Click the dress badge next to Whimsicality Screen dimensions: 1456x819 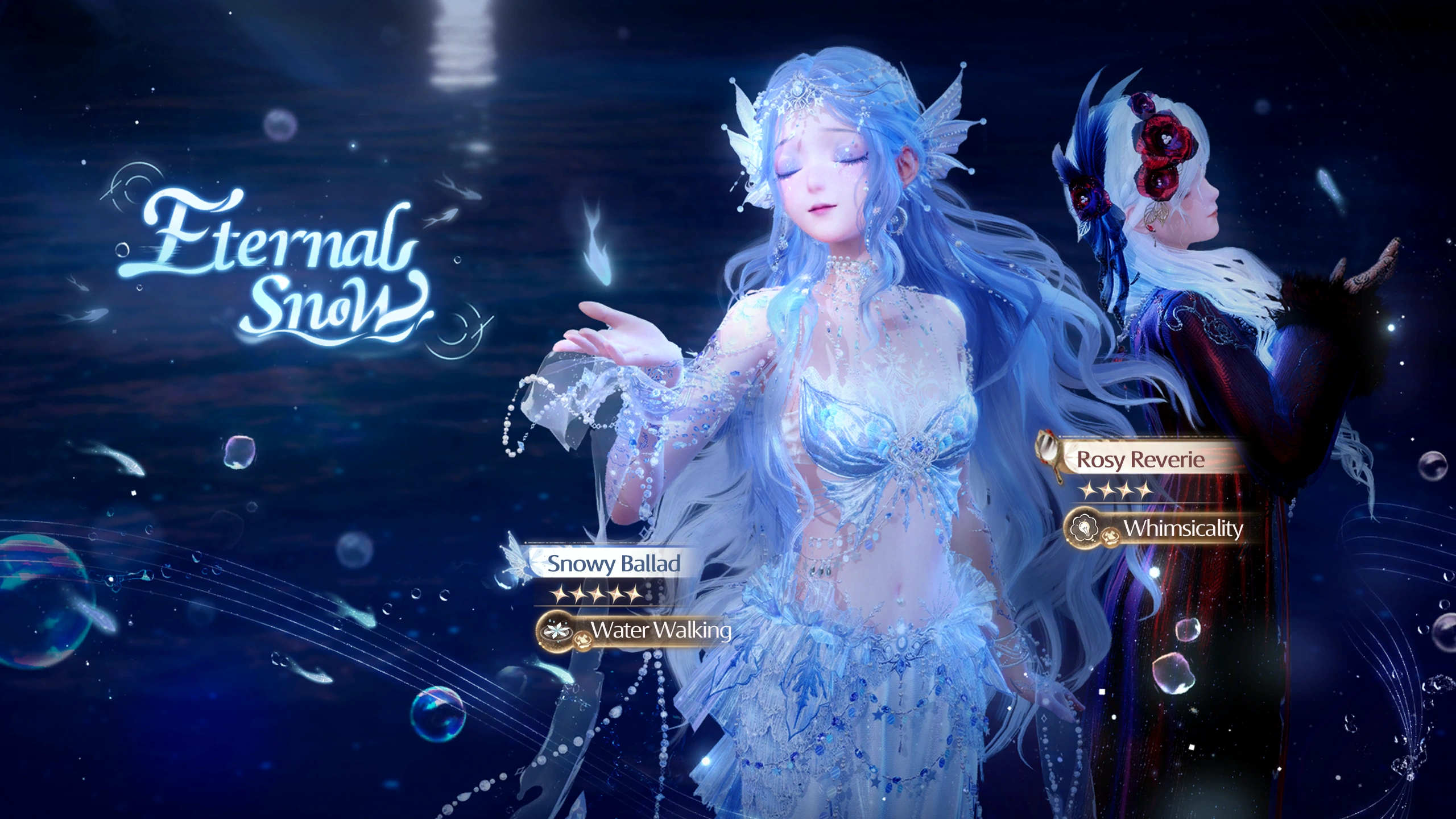pos(1110,536)
